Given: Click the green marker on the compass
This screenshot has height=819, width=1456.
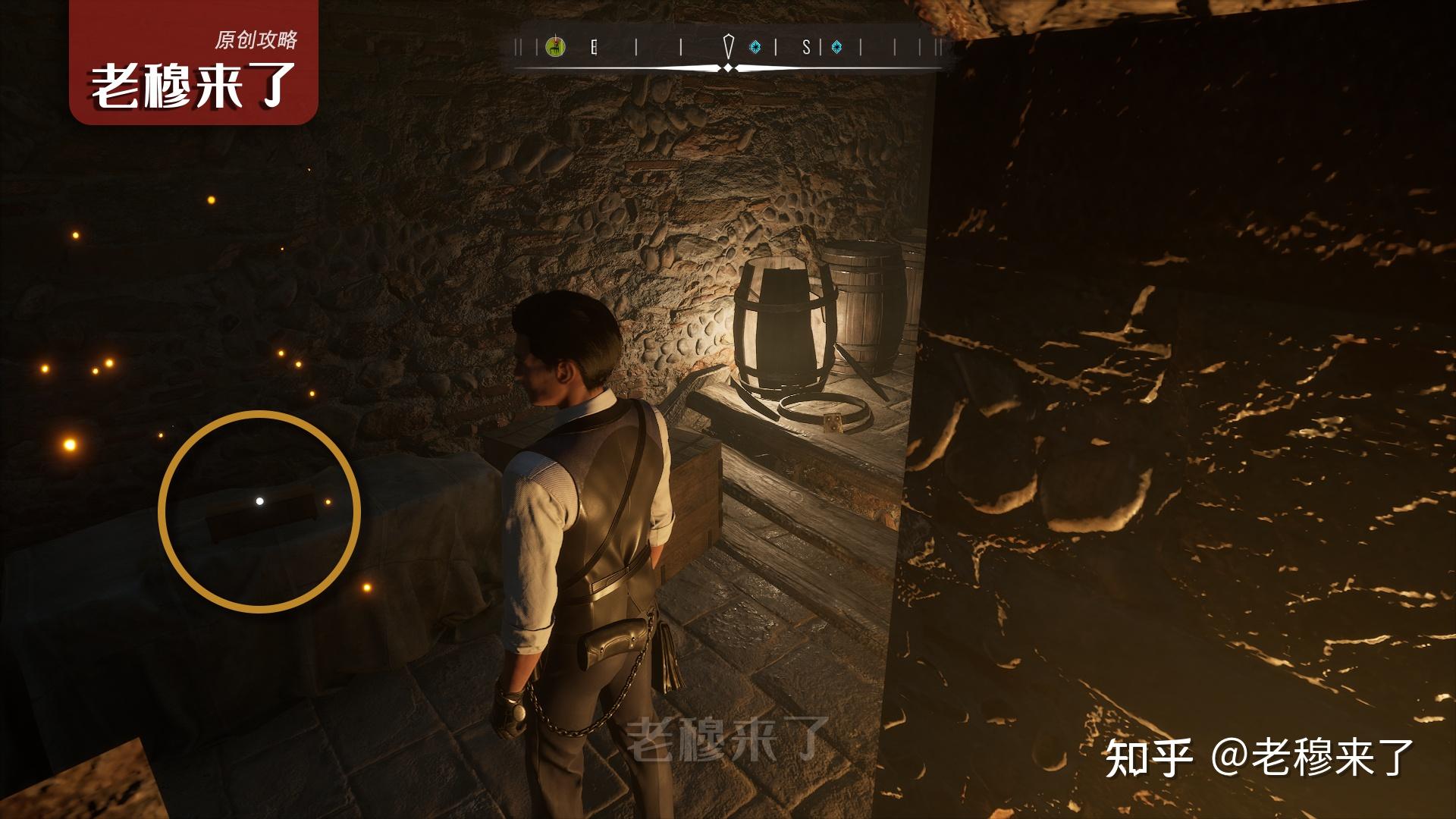Looking at the screenshot, I should 556,48.
